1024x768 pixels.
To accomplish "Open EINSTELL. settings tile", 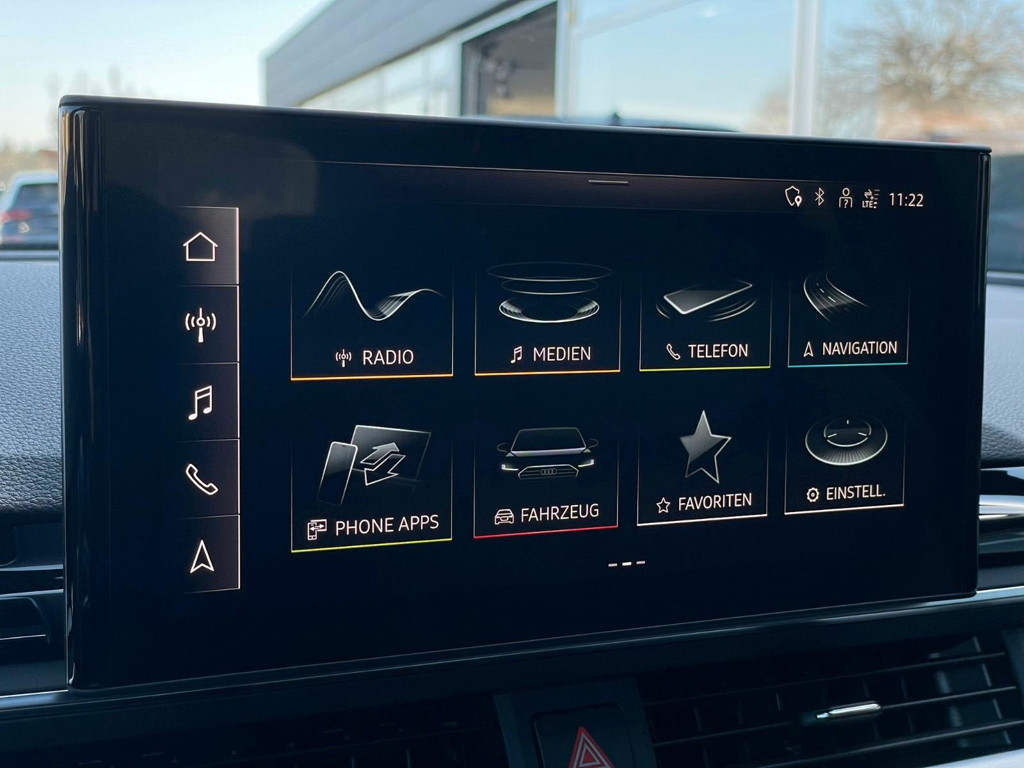I will (845, 460).
